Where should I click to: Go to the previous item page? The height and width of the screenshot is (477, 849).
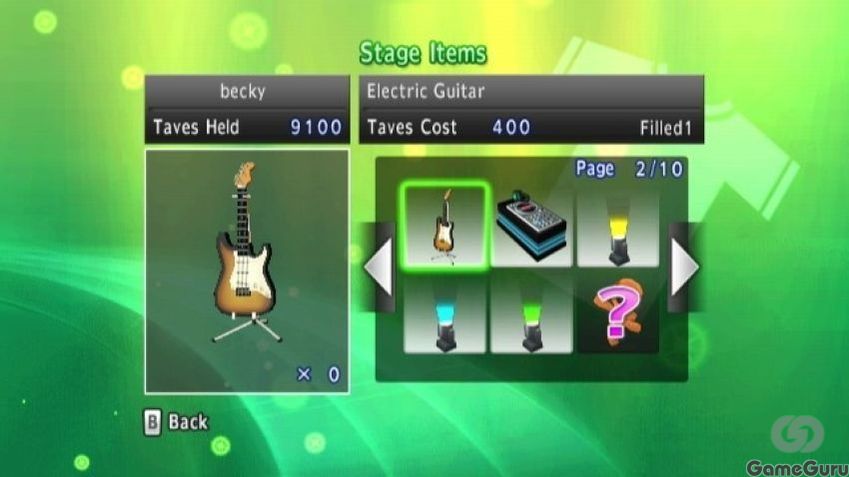coord(379,266)
